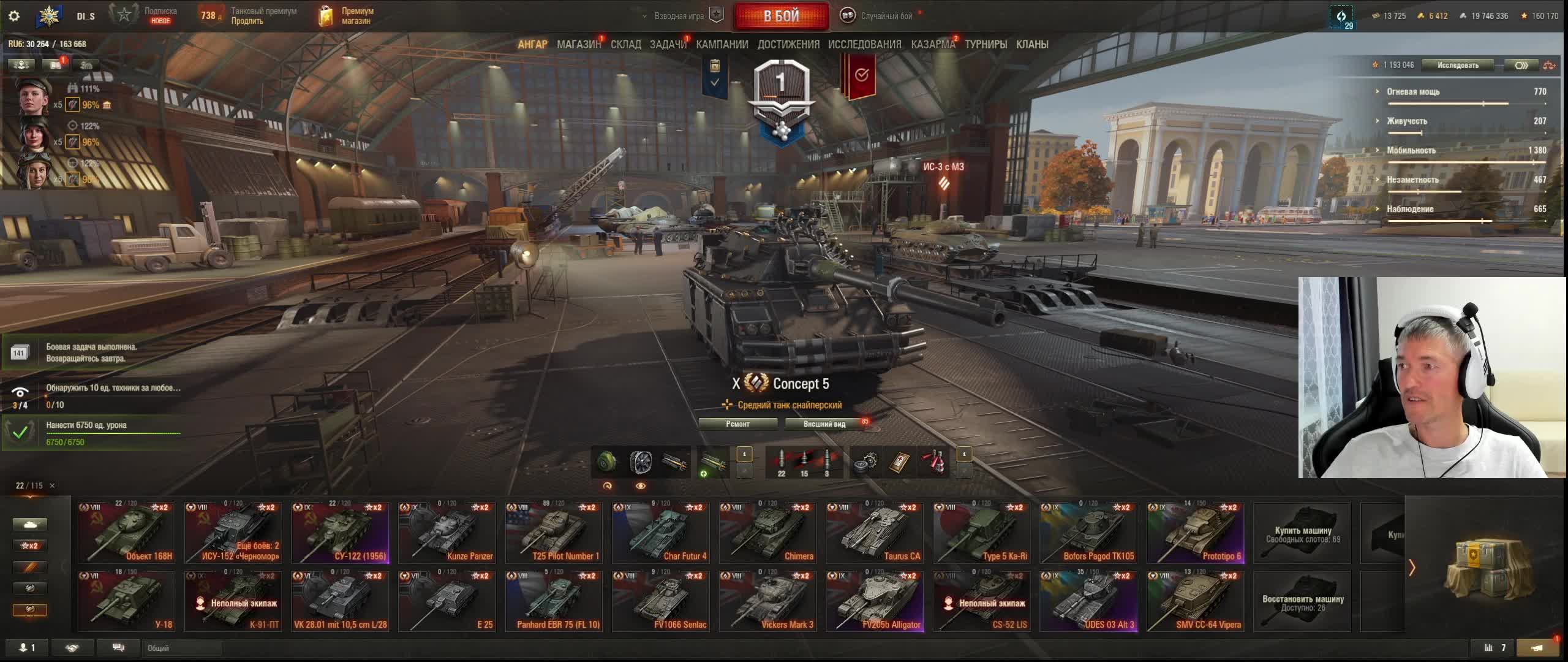Buy a vehicle slot via Купить машину
This screenshot has height=662, width=1568.
point(1302,532)
